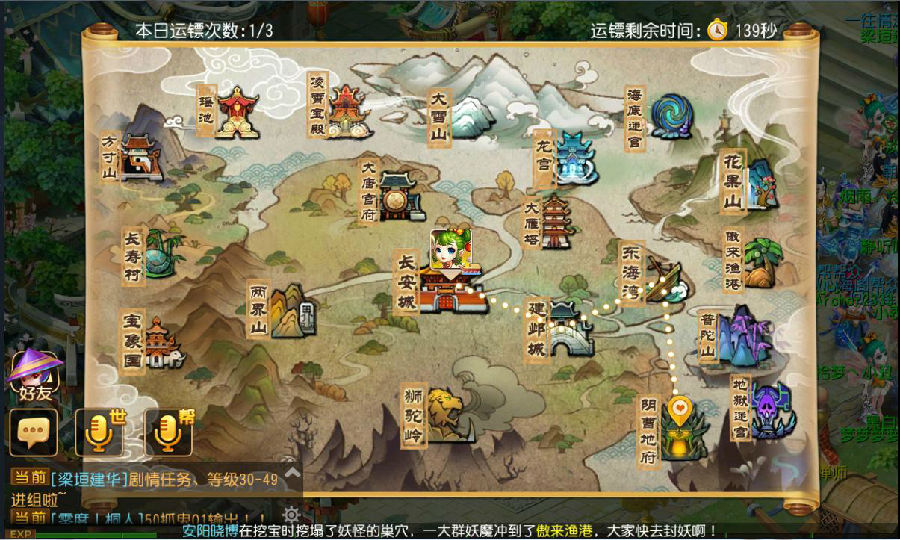900x540 pixels.
Task: Choose the 地狱迷宫 skull location
Action: [771, 410]
